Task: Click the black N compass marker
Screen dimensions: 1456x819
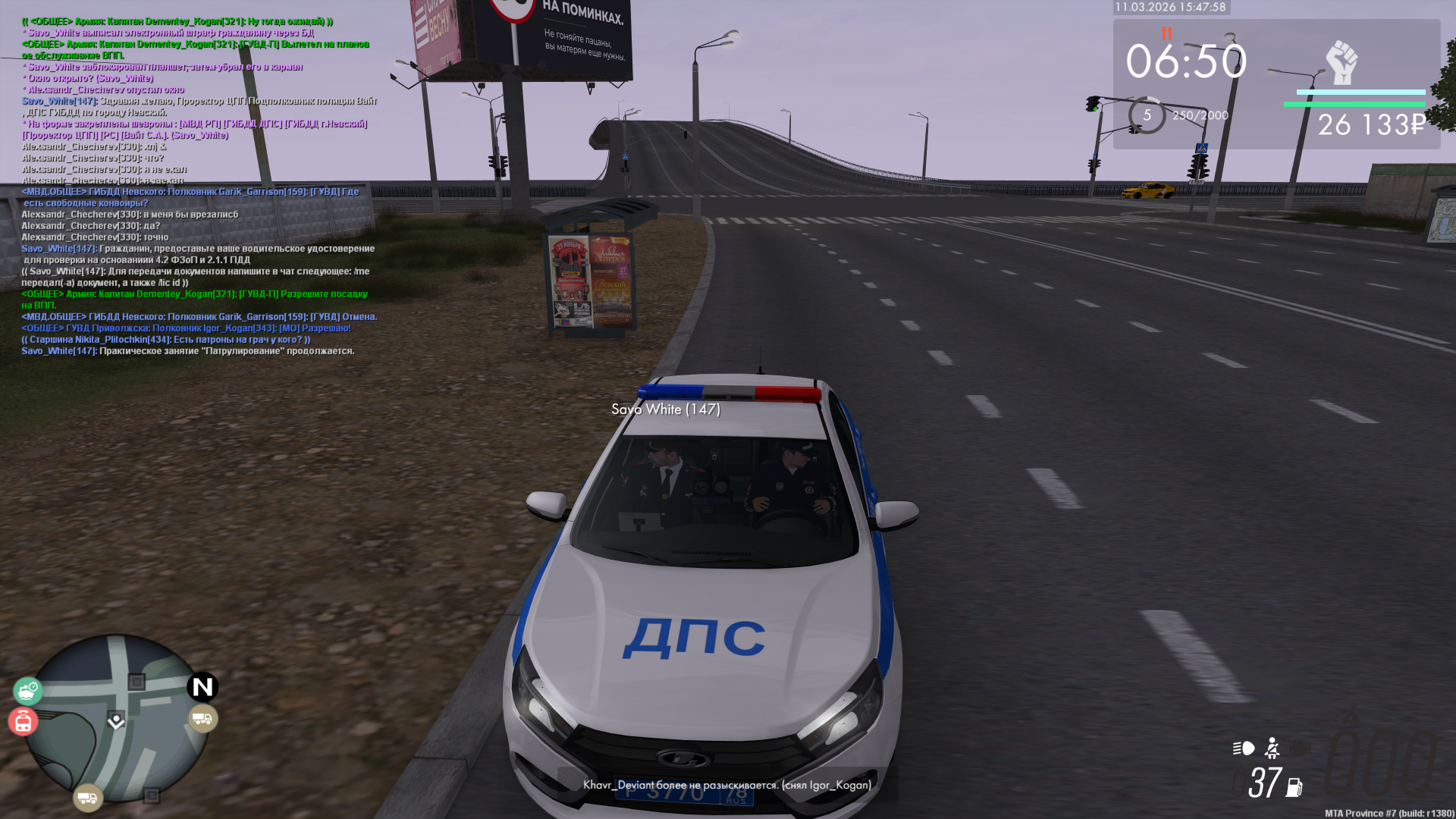Action: (202, 687)
